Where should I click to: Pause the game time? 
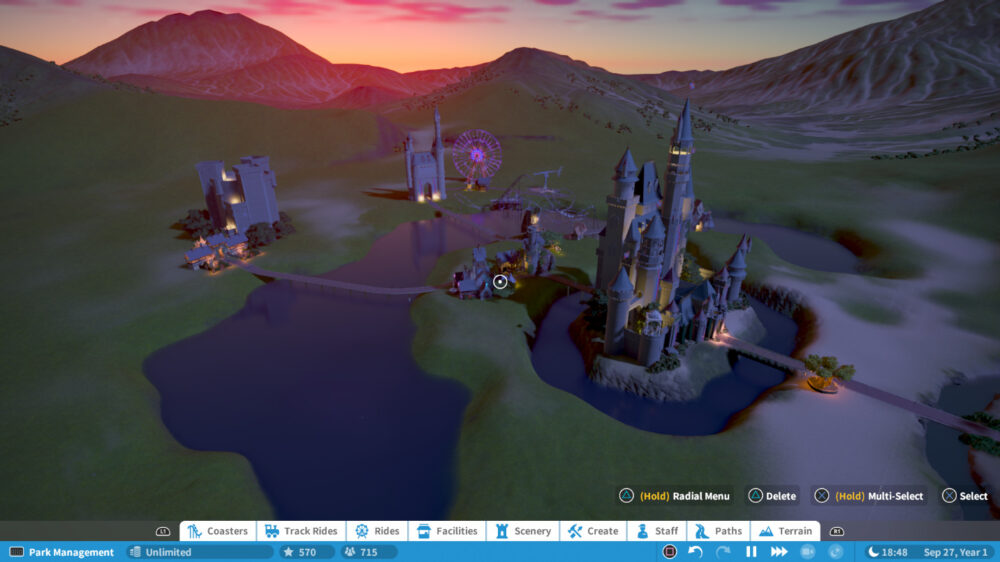coord(751,552)
